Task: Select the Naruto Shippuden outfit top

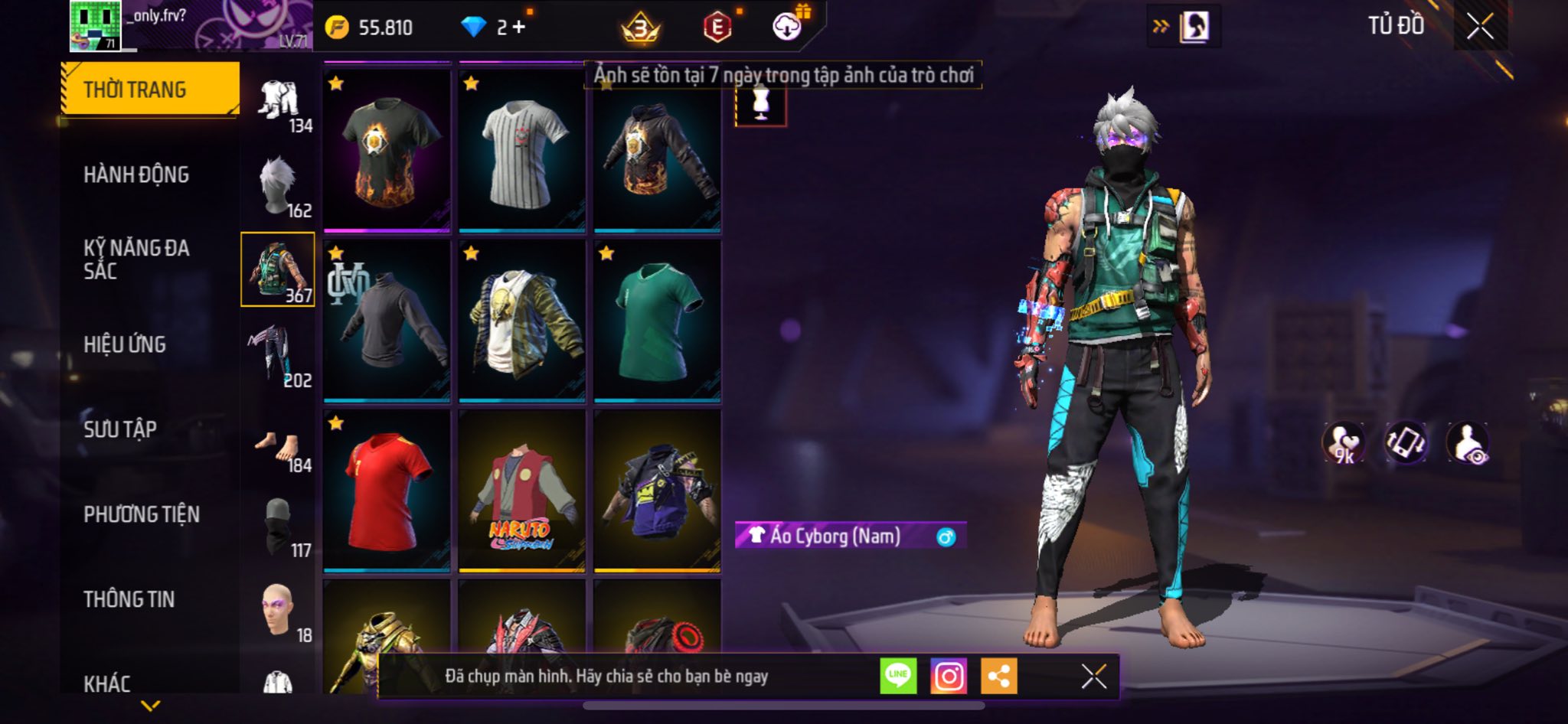Action: [x=522, y=491]
